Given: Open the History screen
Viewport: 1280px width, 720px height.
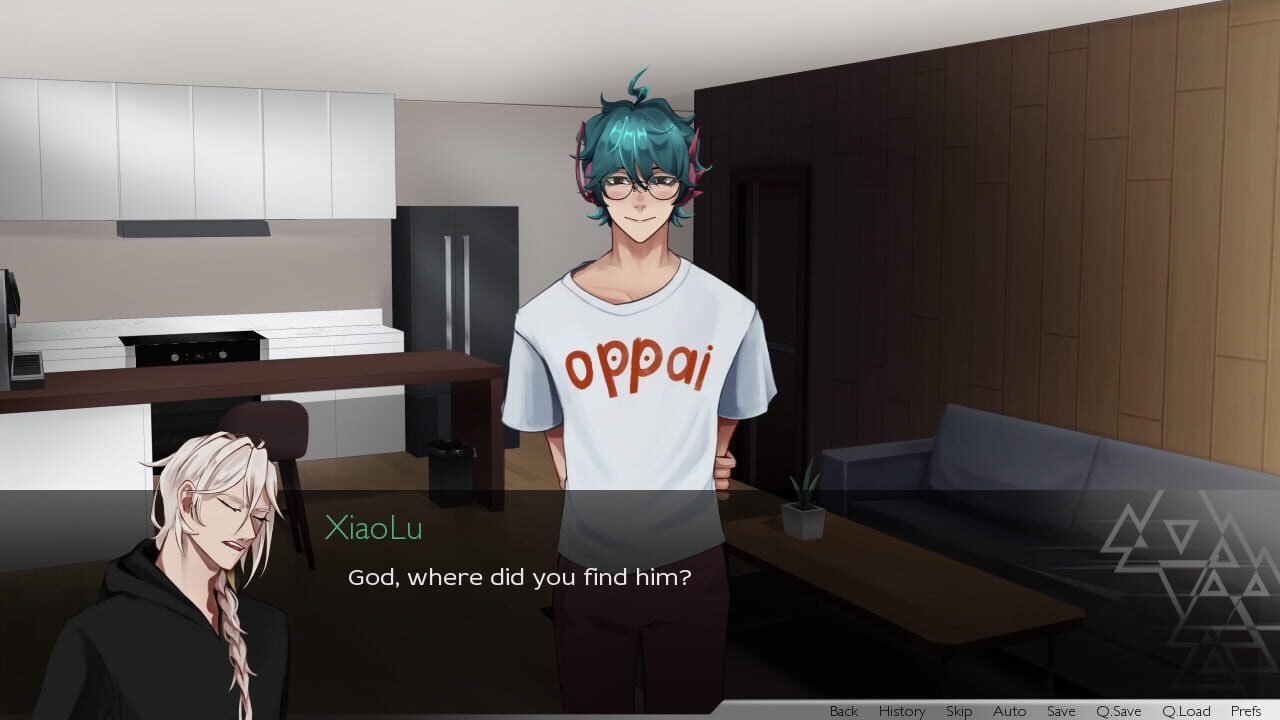Looking at the screenshot, I should 901,711.
